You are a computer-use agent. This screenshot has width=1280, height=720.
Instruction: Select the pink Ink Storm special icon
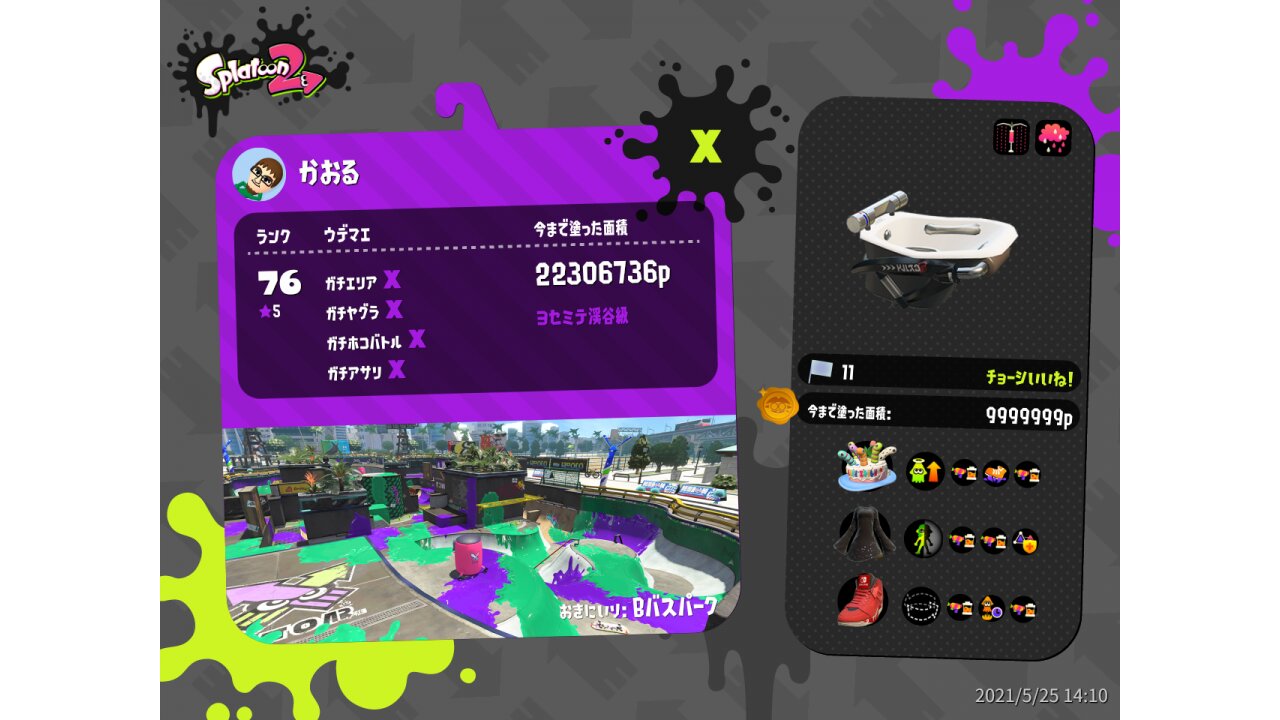1052,138
